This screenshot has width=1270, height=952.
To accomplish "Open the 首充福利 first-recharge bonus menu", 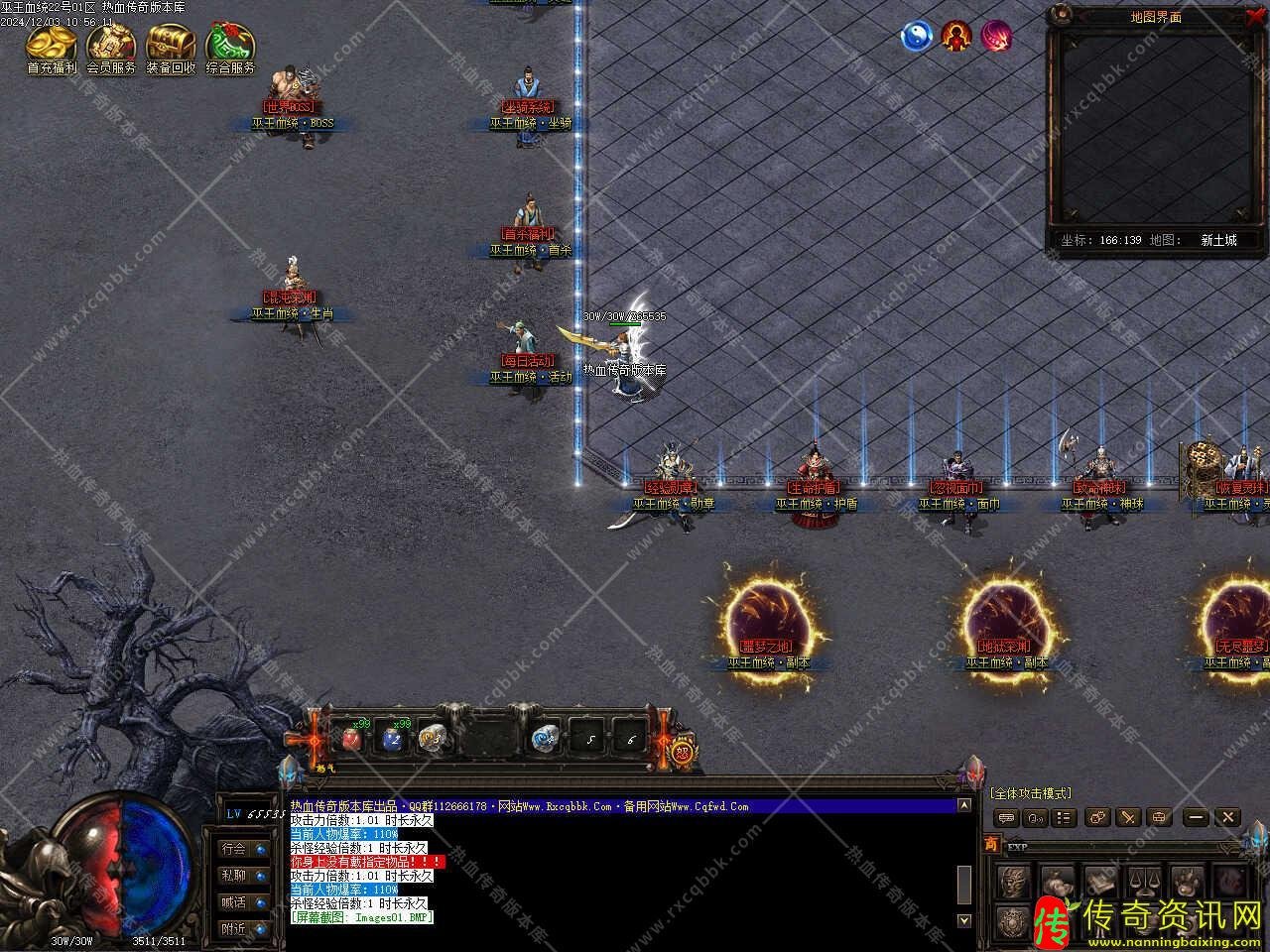I will pos(52,46).
